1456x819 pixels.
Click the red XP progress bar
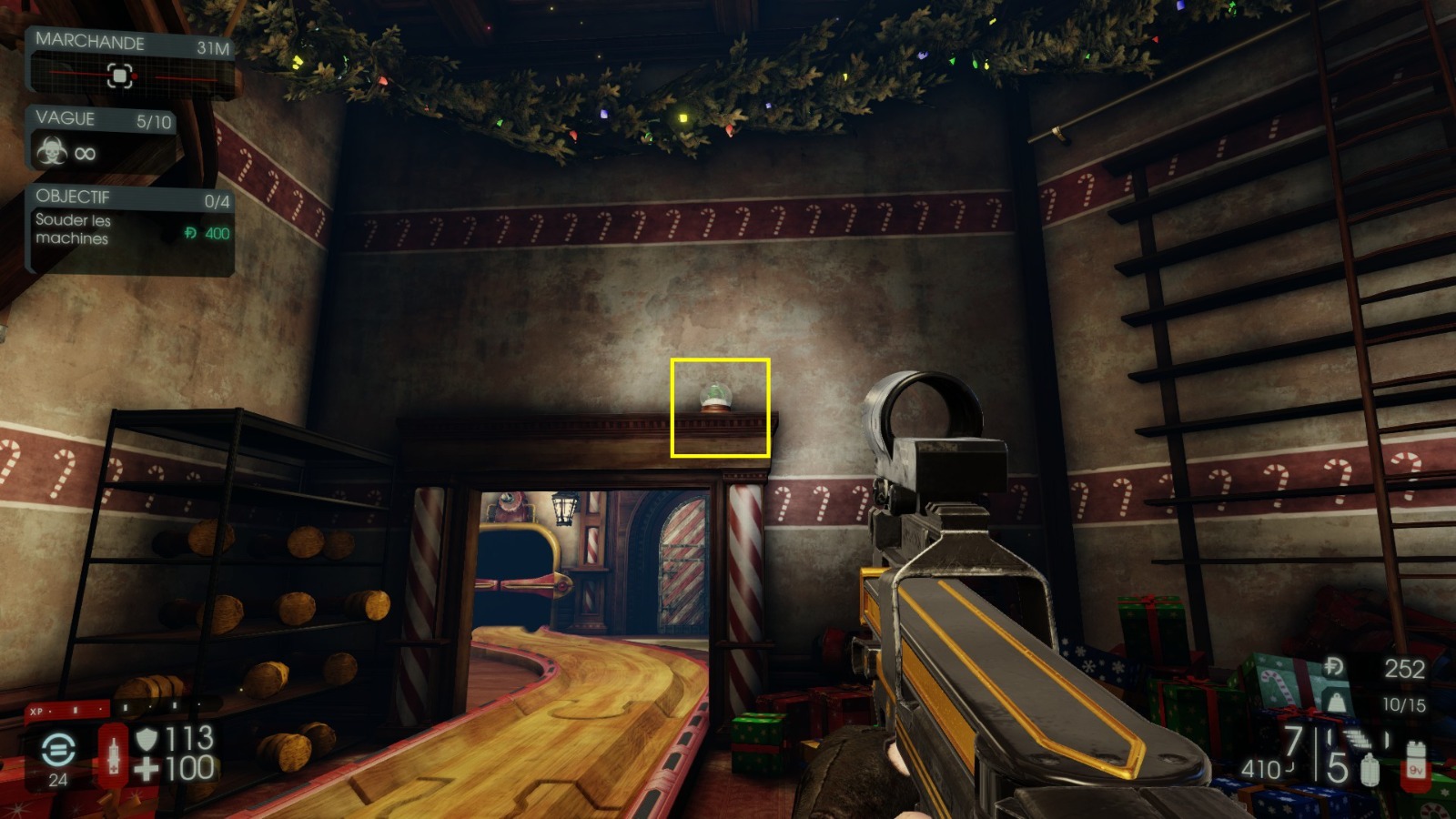point(68,710)
